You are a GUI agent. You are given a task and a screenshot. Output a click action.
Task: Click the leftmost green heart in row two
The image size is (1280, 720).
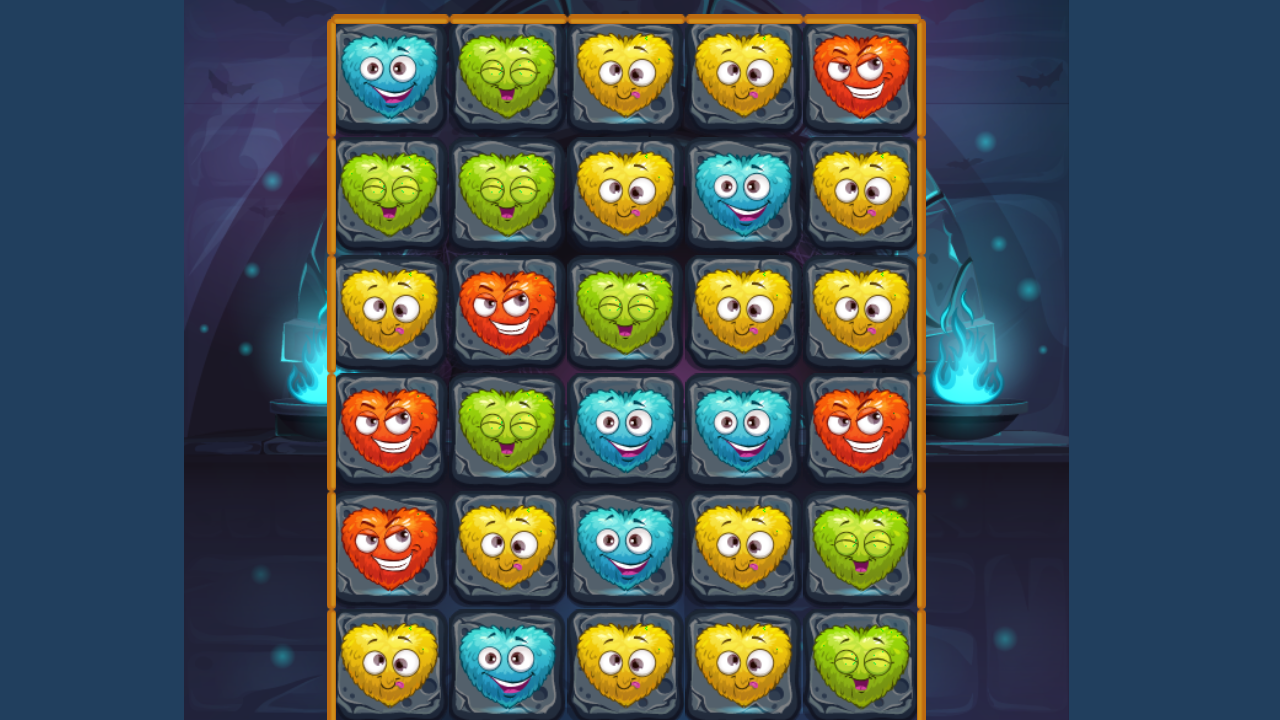[389, 193]
